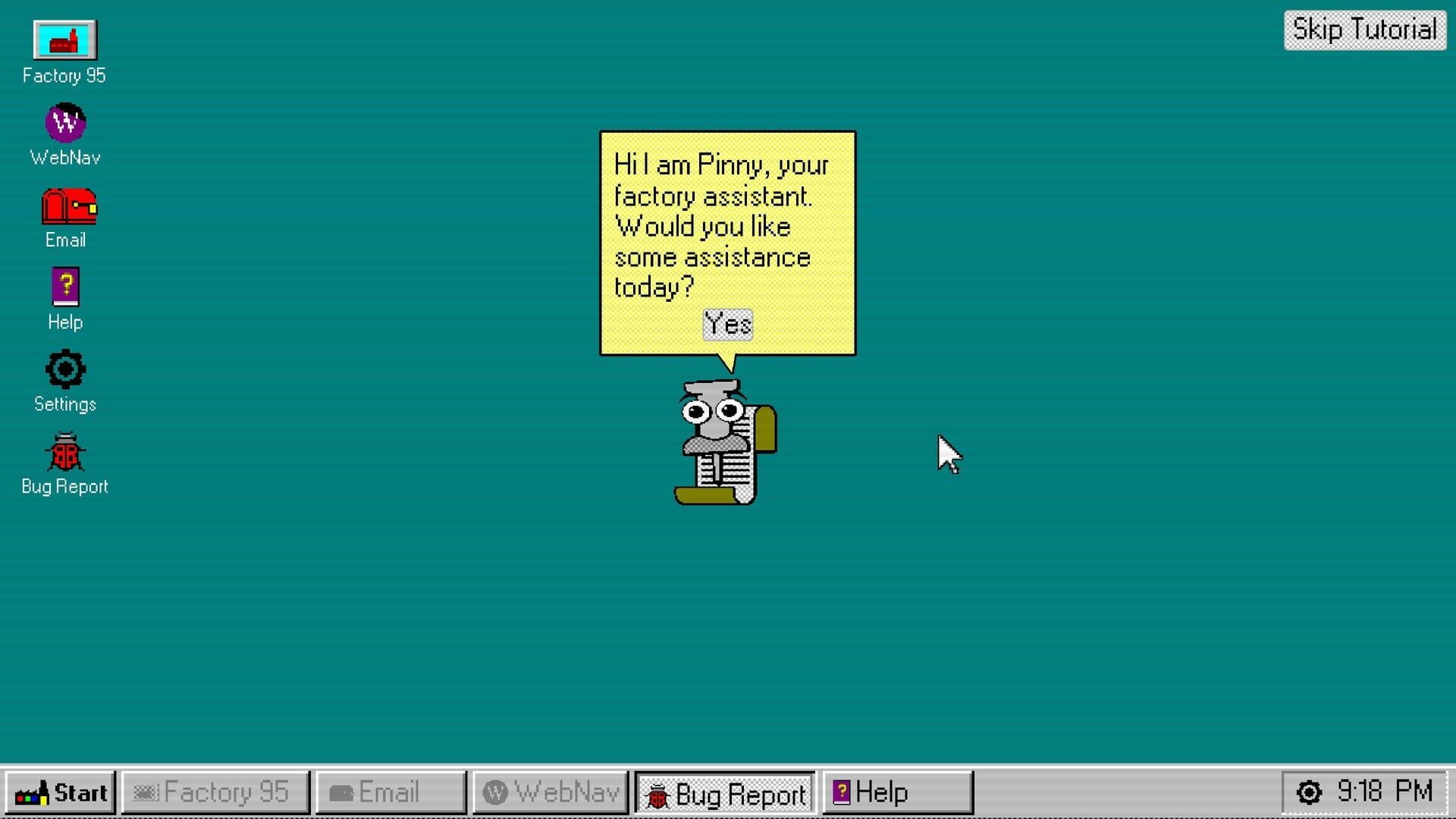Viewport: 1456px width, 819px height.
Task: Select Help from the taskbar
Action: pos(897,792)
